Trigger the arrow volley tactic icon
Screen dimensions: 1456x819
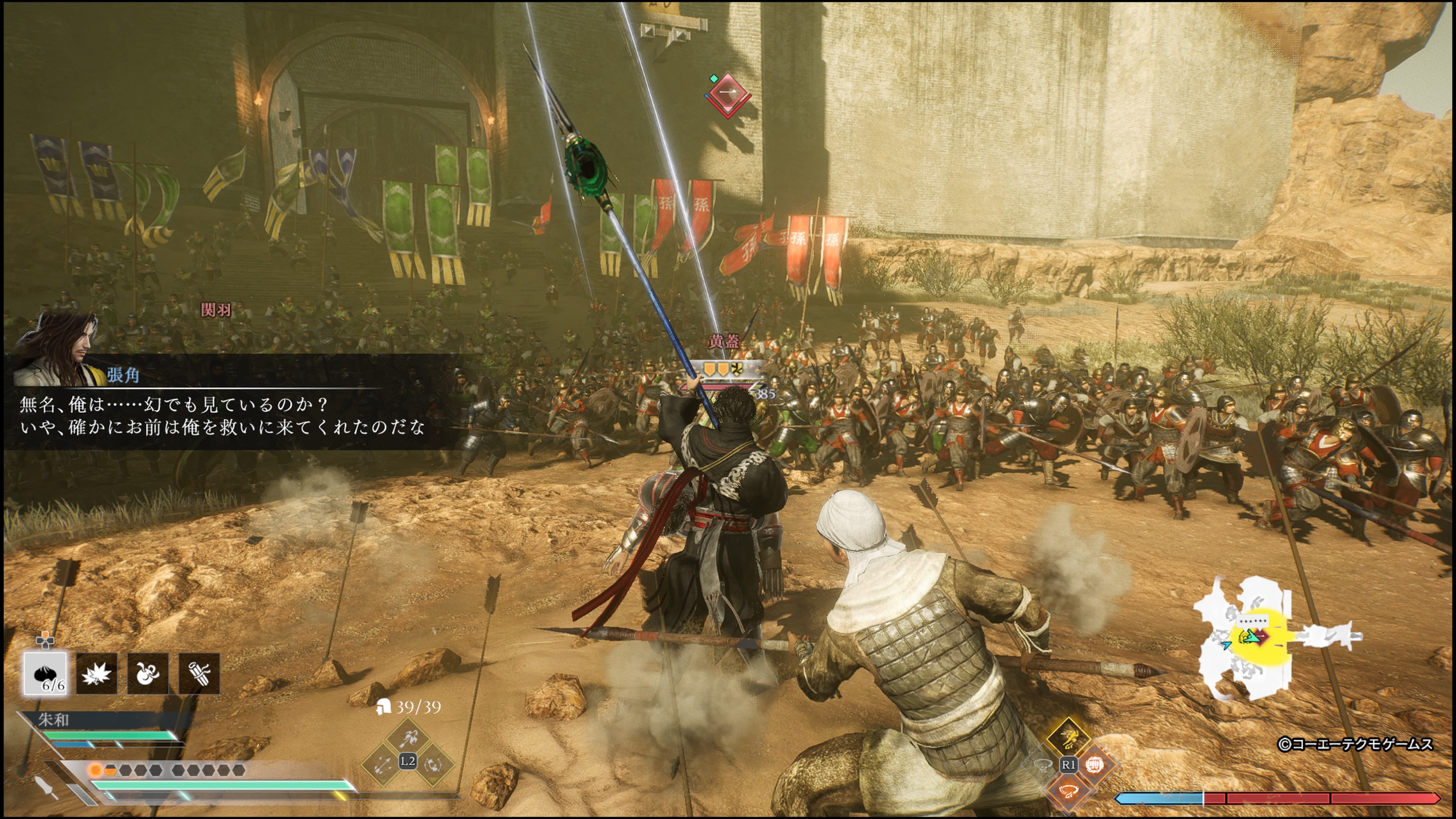[383, 764]
